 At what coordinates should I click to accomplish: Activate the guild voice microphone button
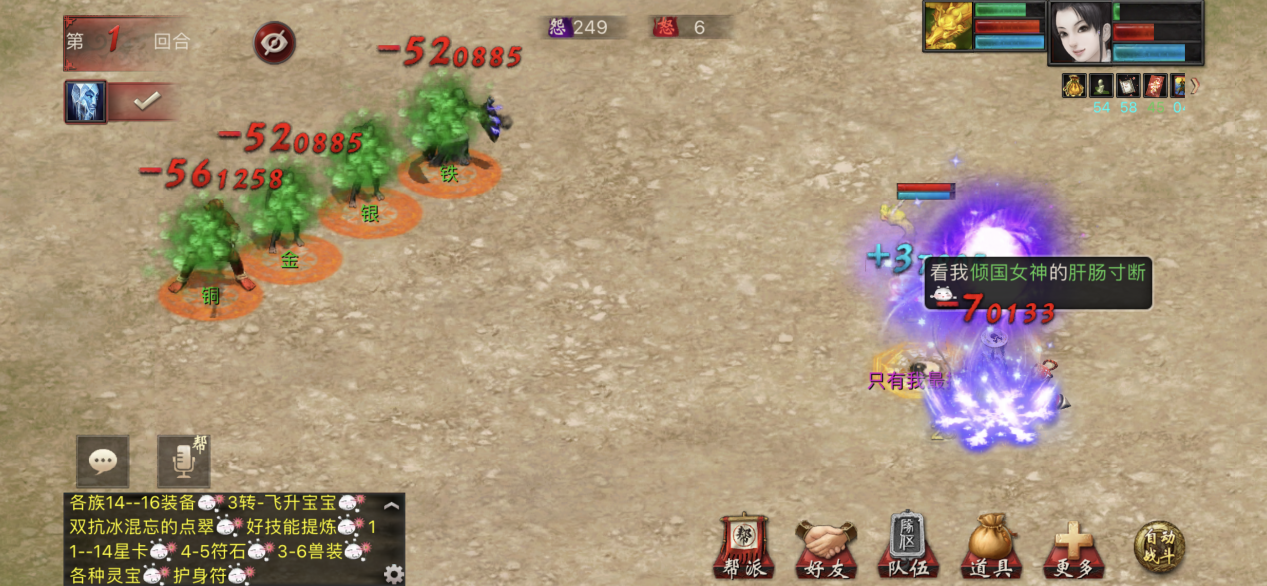pos(183,461)
